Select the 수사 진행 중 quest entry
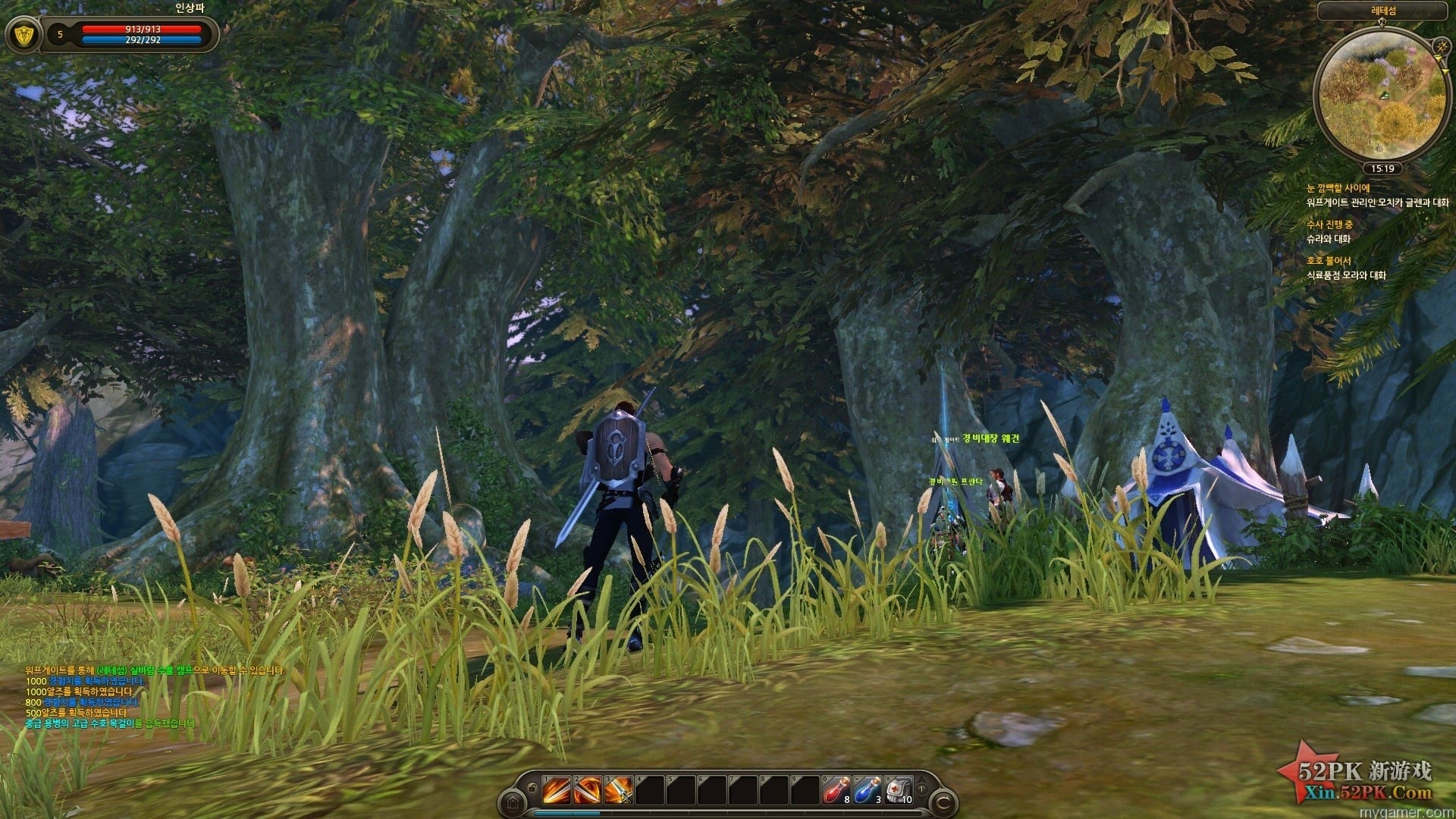The image size is (1456, 819). (x=1329, y=224)
